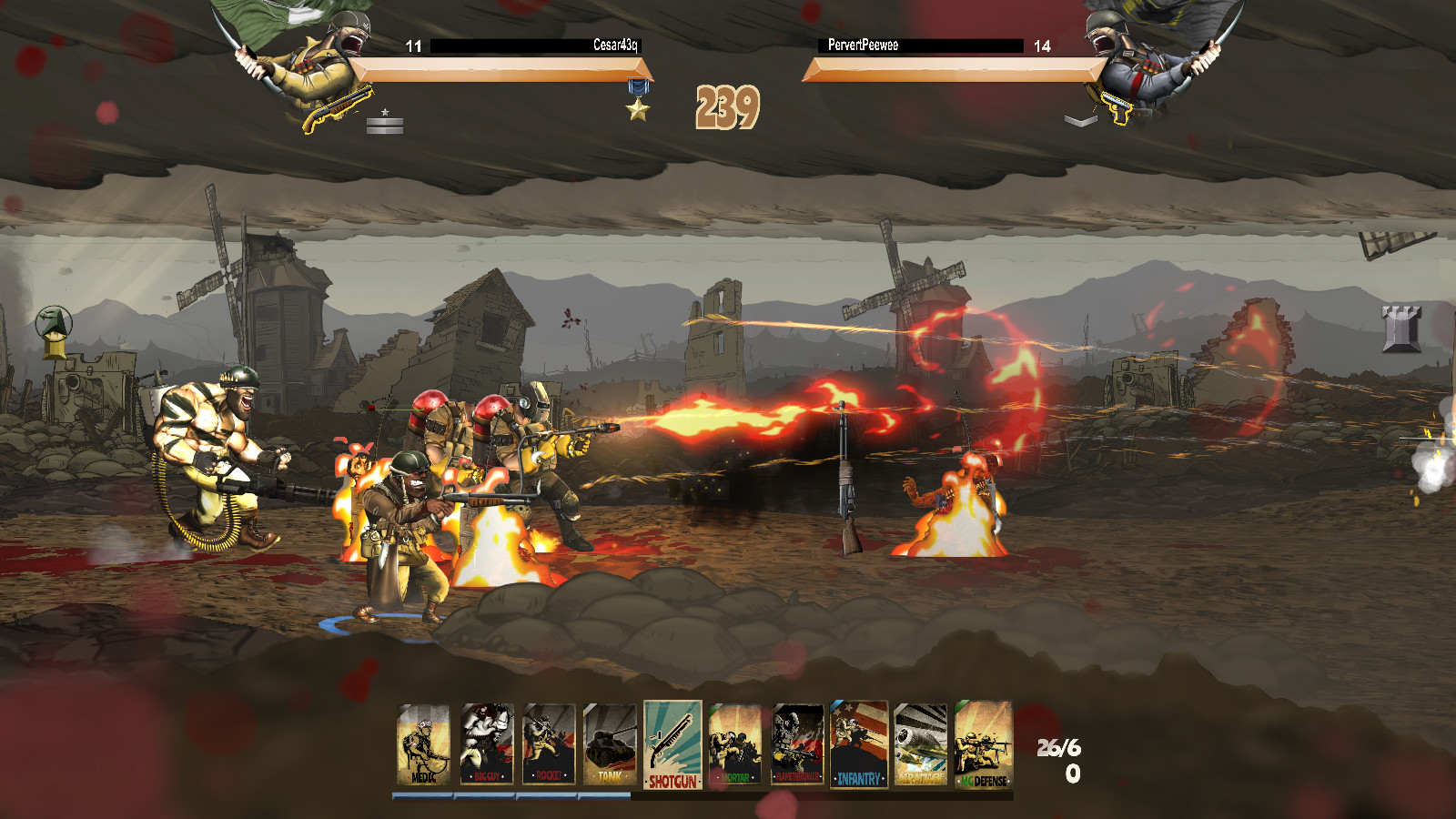Choose the Mortar card
The width and height of the screenshot is (1456, 819).
point(735,744)
